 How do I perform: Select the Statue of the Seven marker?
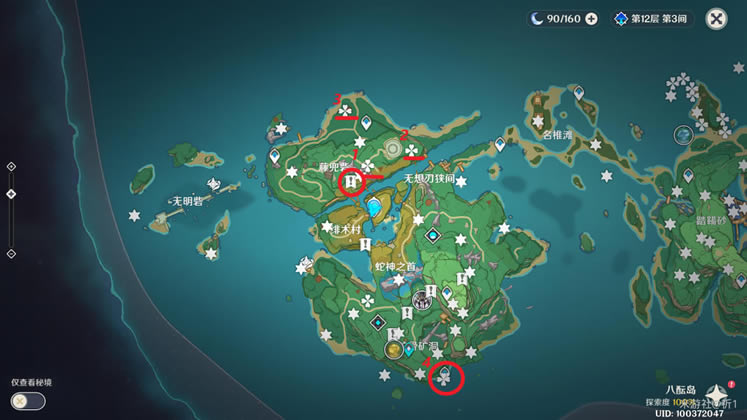(375, 208)
